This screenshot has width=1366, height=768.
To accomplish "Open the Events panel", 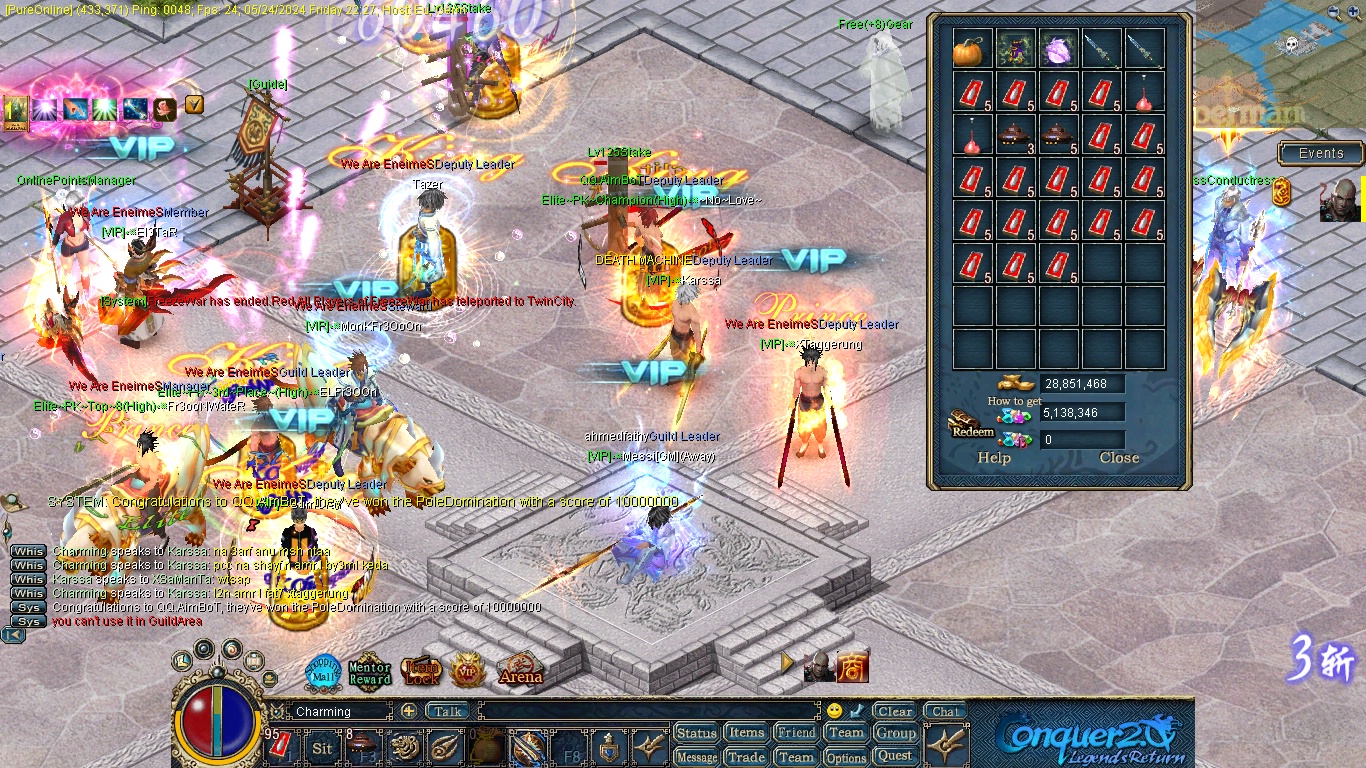I will [1320, 153].
